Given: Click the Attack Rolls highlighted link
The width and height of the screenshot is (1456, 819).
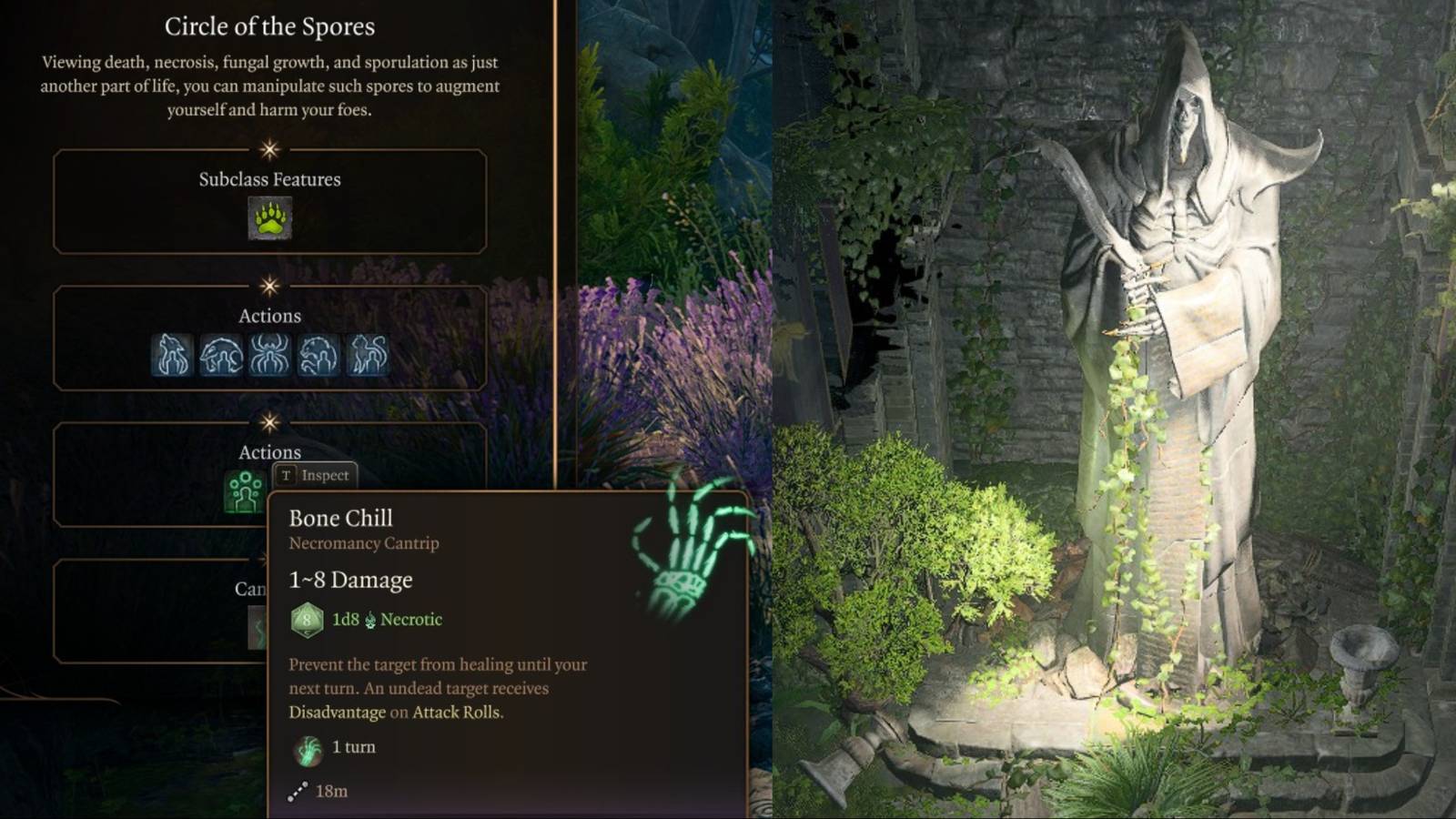Looking at the screenshot, I should point(455,713).
